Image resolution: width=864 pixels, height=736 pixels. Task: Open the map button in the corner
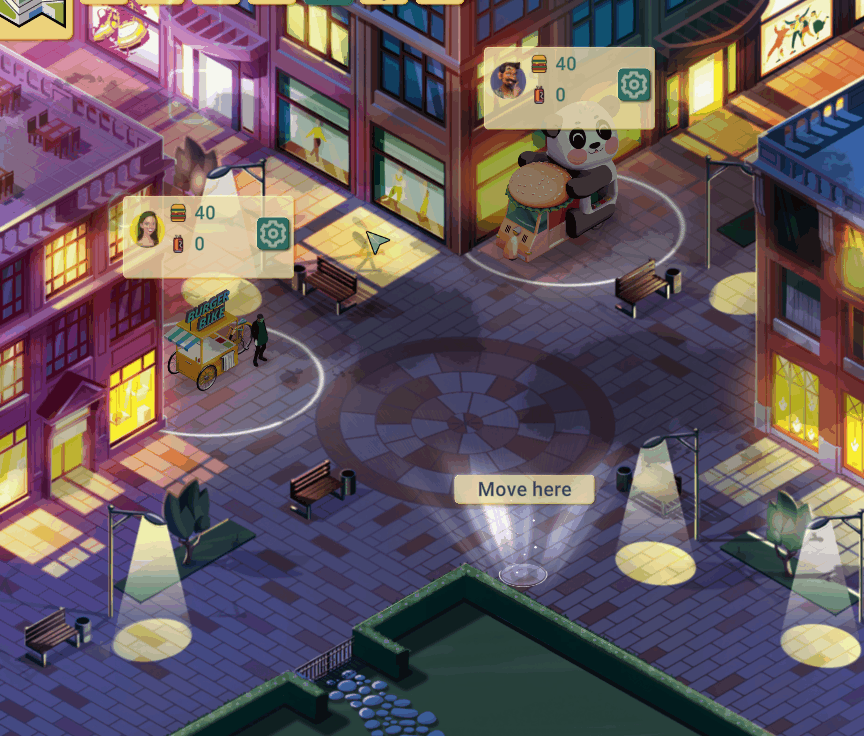pyautogui.click(x=32, y=14)
